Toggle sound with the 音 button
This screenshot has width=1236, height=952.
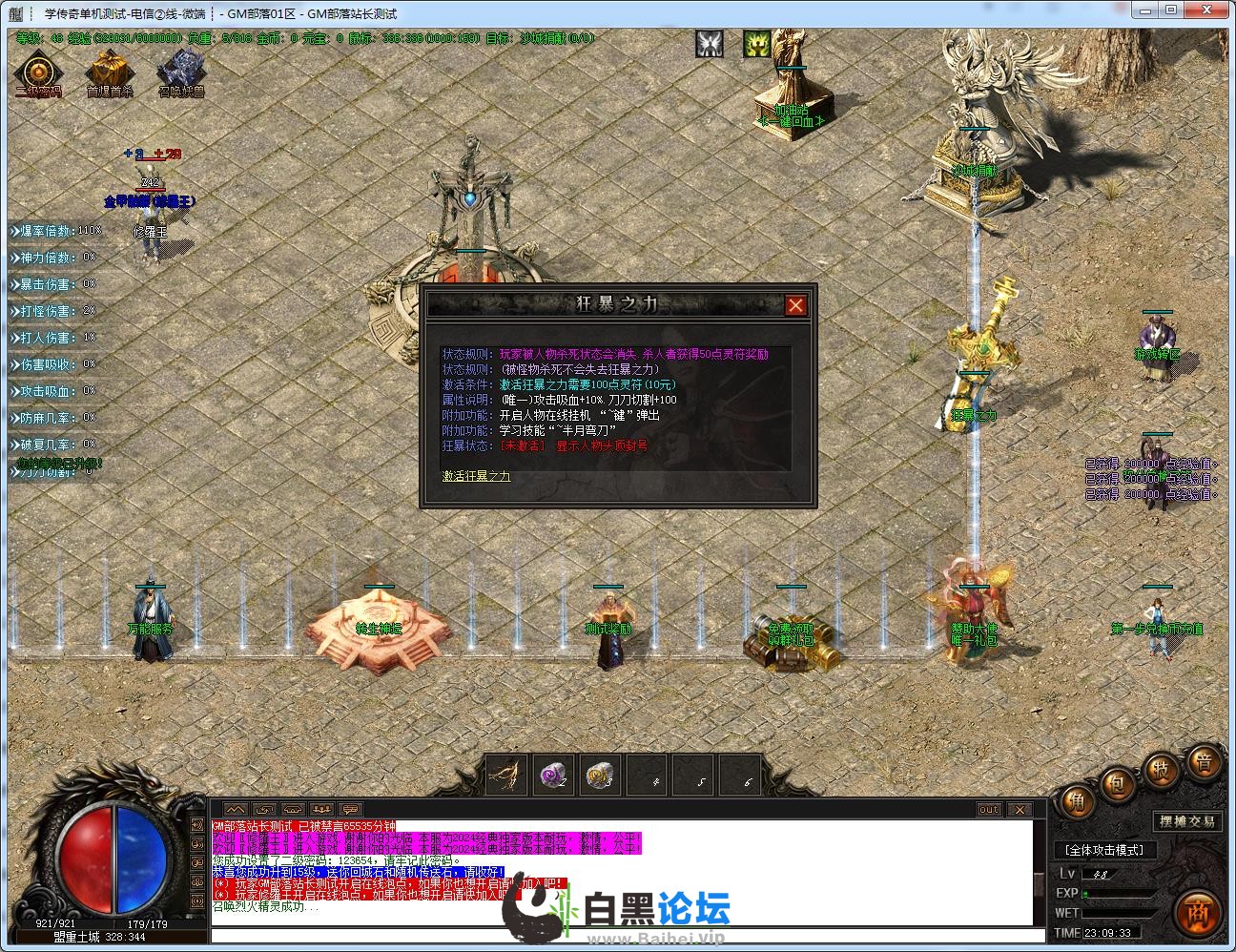(1204, 763)
